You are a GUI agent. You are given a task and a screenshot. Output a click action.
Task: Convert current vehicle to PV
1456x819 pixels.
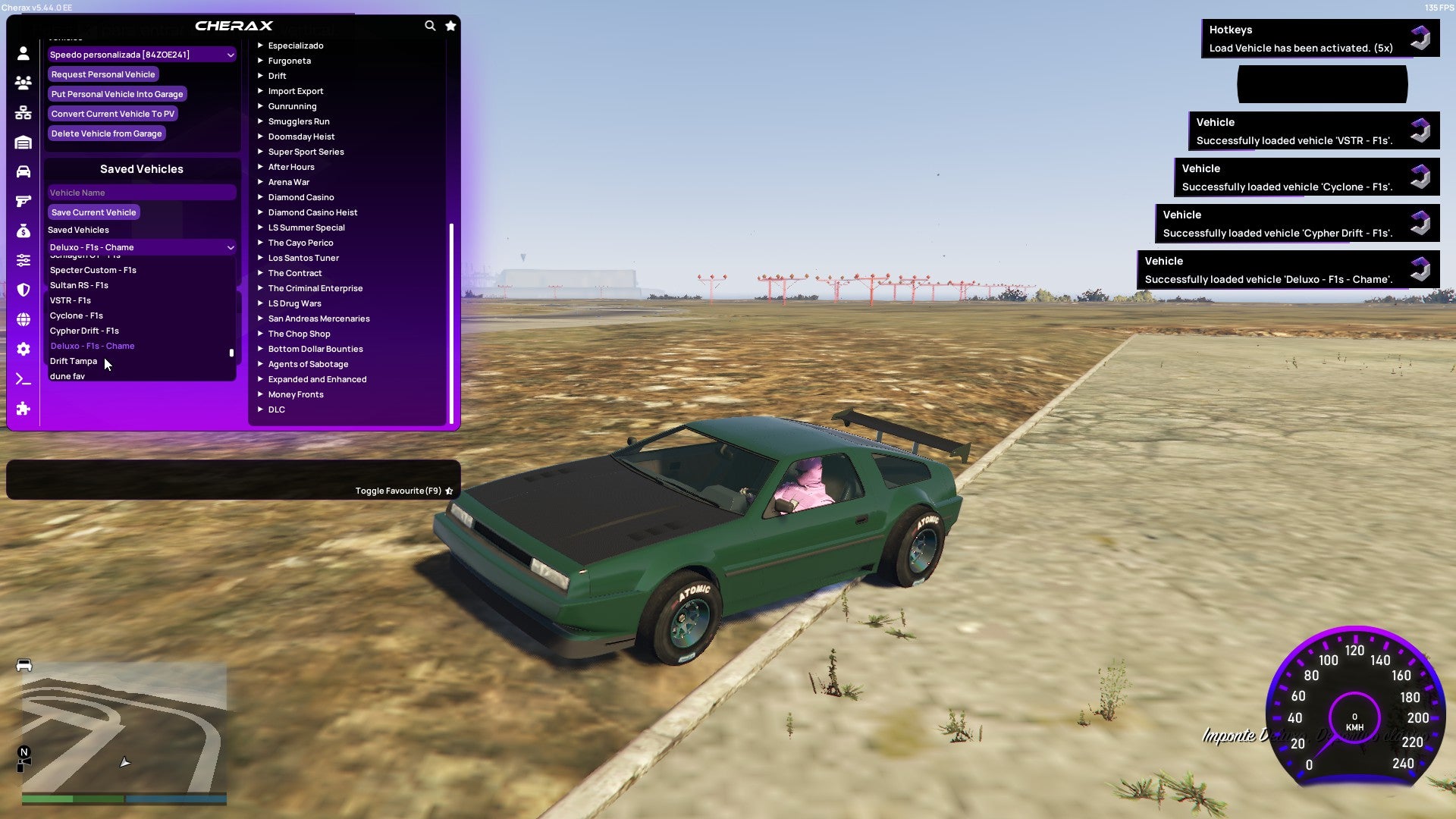(112, 114)
